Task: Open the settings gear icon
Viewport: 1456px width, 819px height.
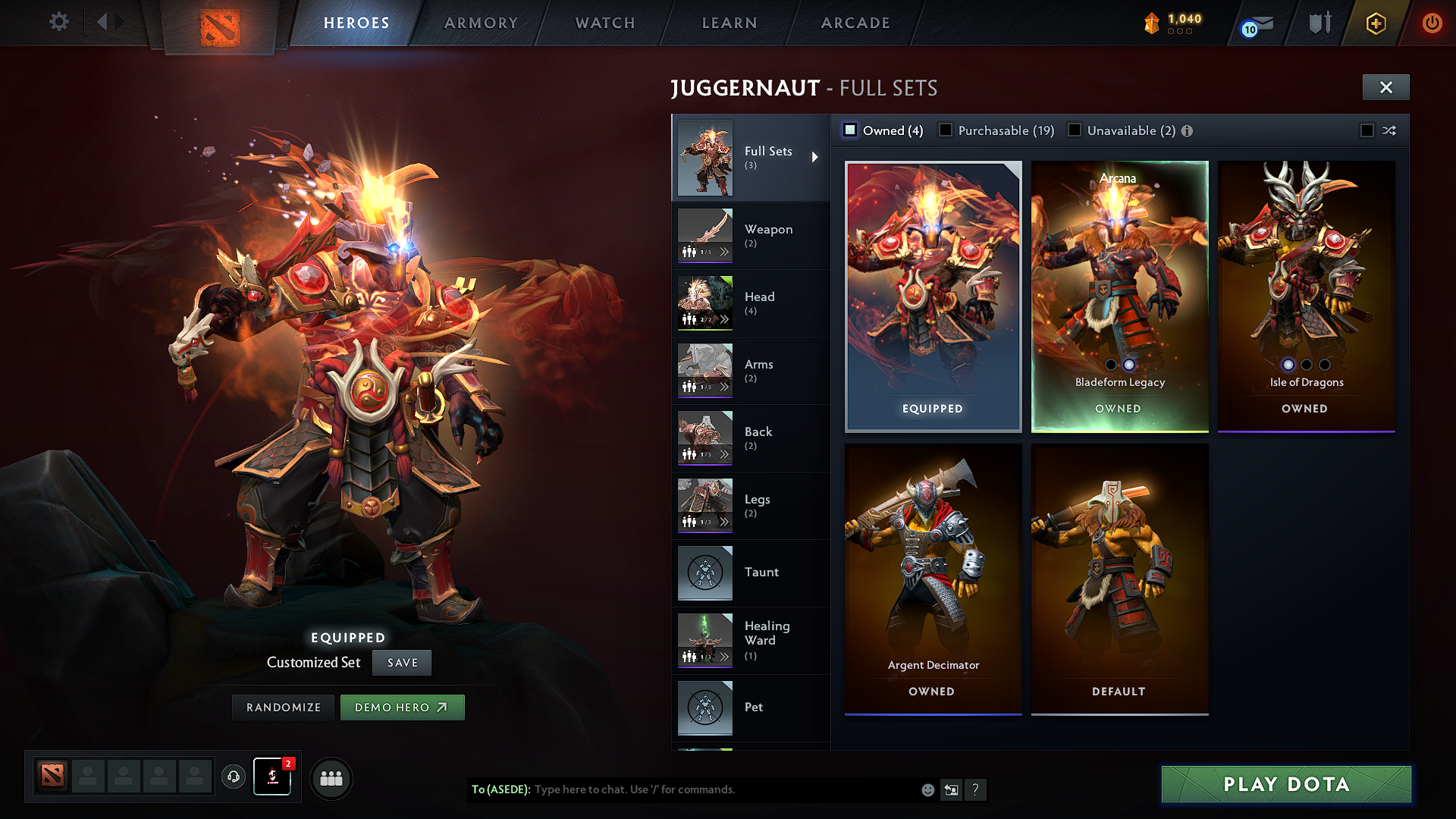Action: [x=59, y=22]
